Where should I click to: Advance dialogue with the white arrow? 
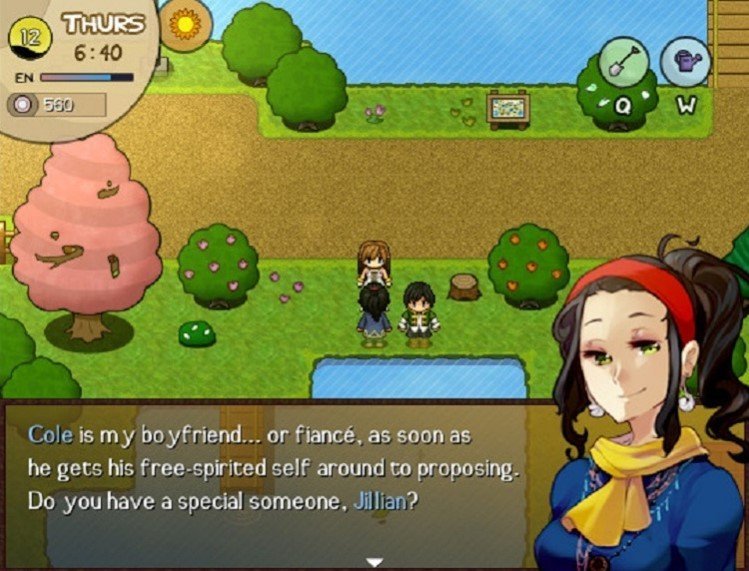click(x=374, y=562)
